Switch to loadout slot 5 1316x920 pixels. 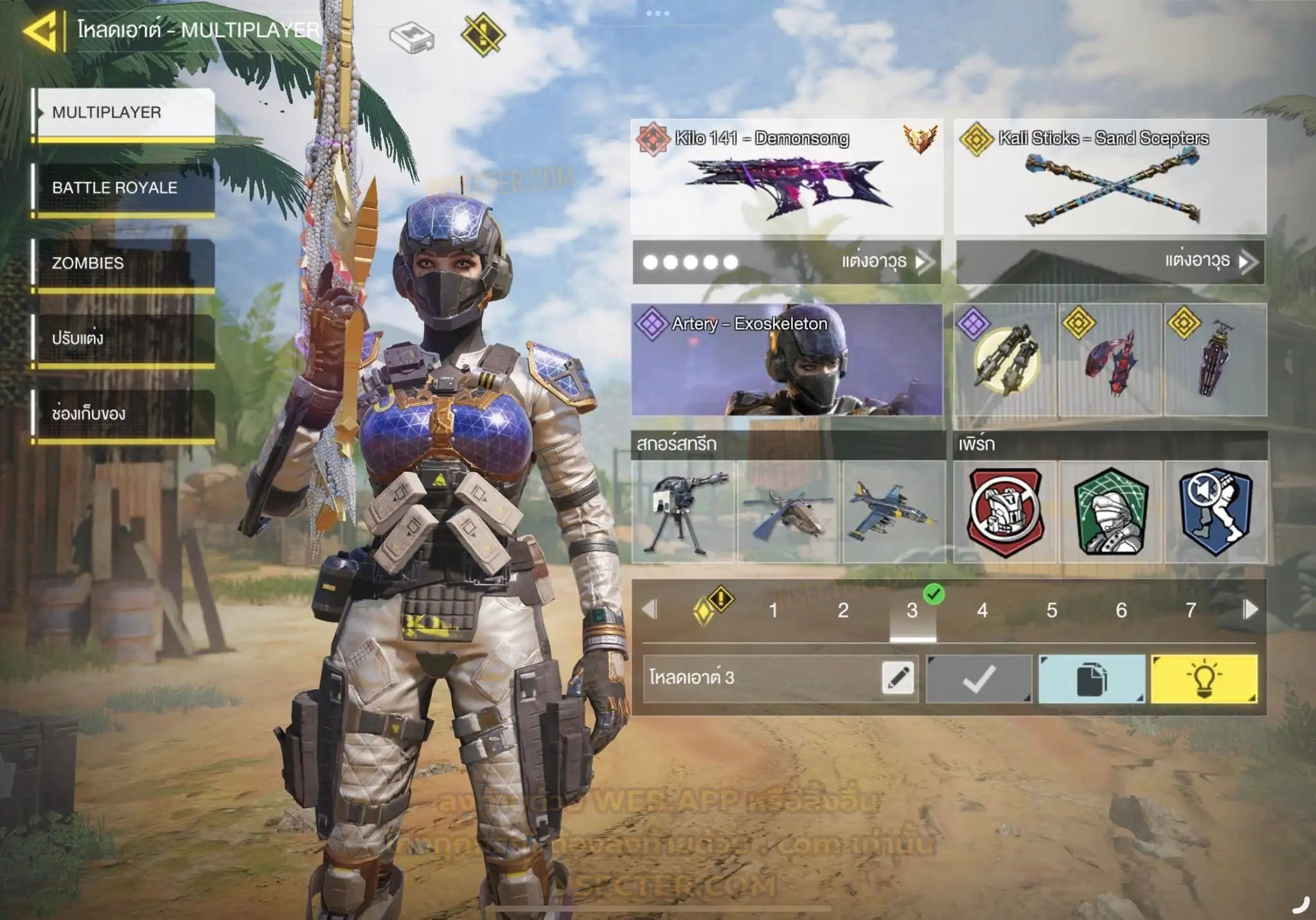click(1051, 610)
